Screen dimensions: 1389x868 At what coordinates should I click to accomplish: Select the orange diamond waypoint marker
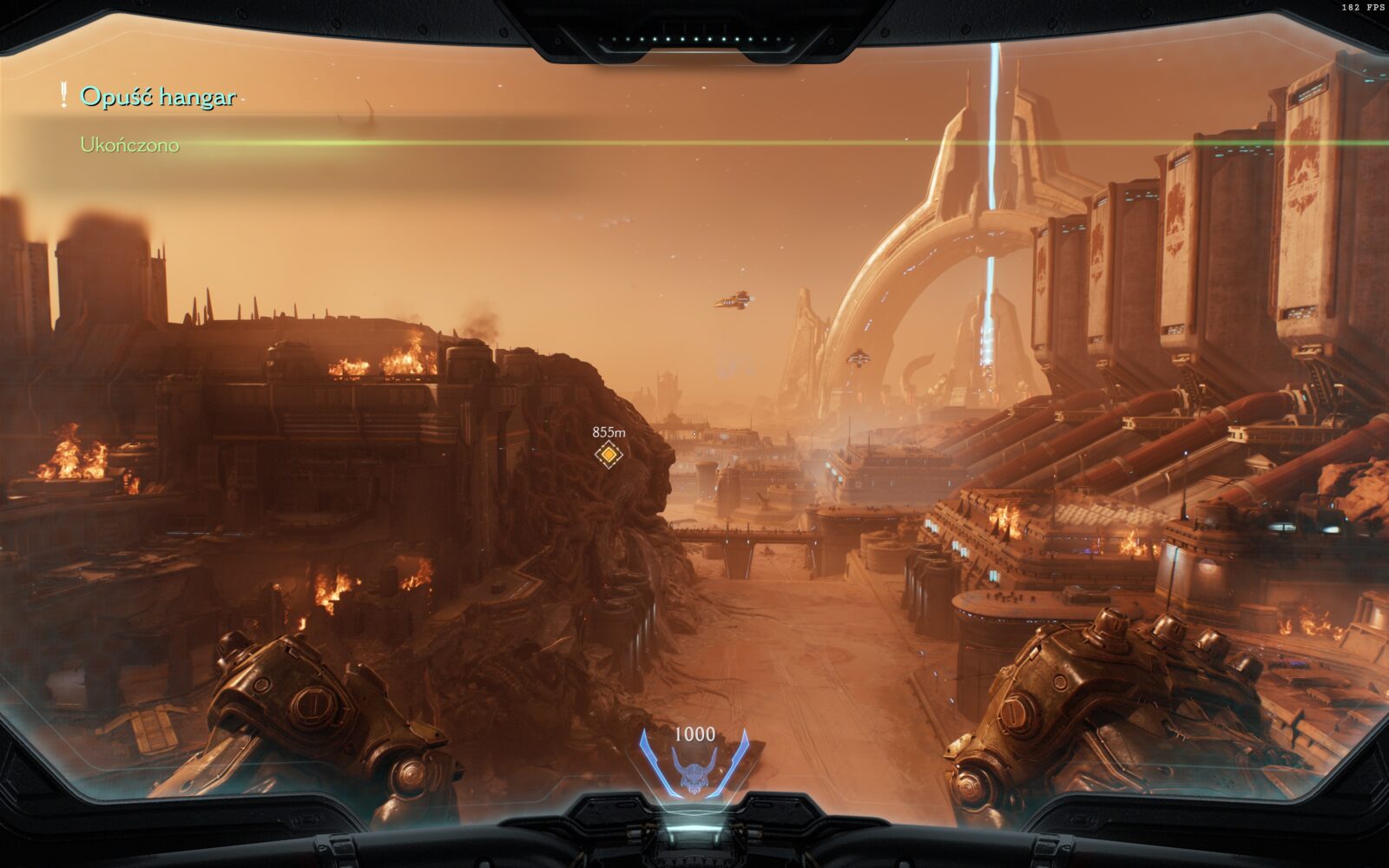609,454
